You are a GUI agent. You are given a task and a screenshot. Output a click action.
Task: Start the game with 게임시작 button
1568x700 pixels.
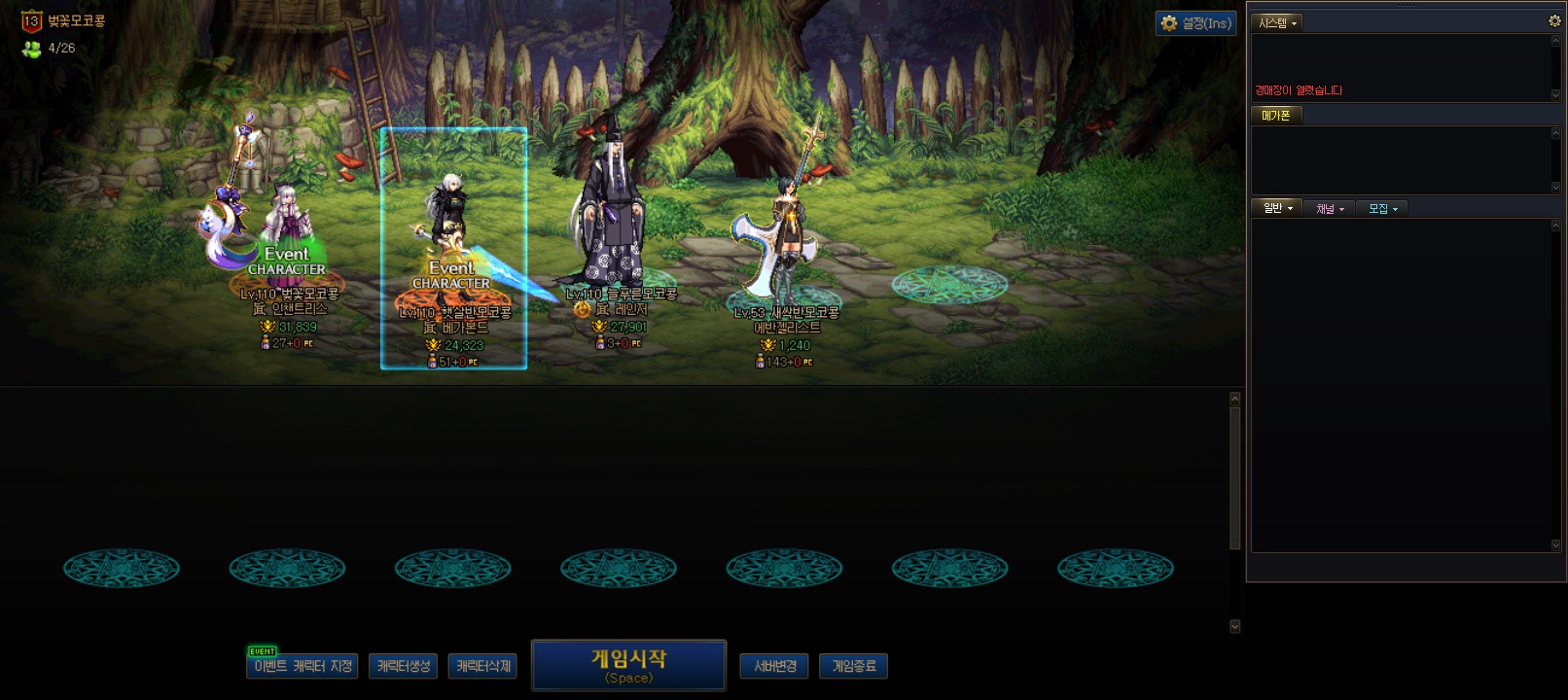tap(628, 665)
